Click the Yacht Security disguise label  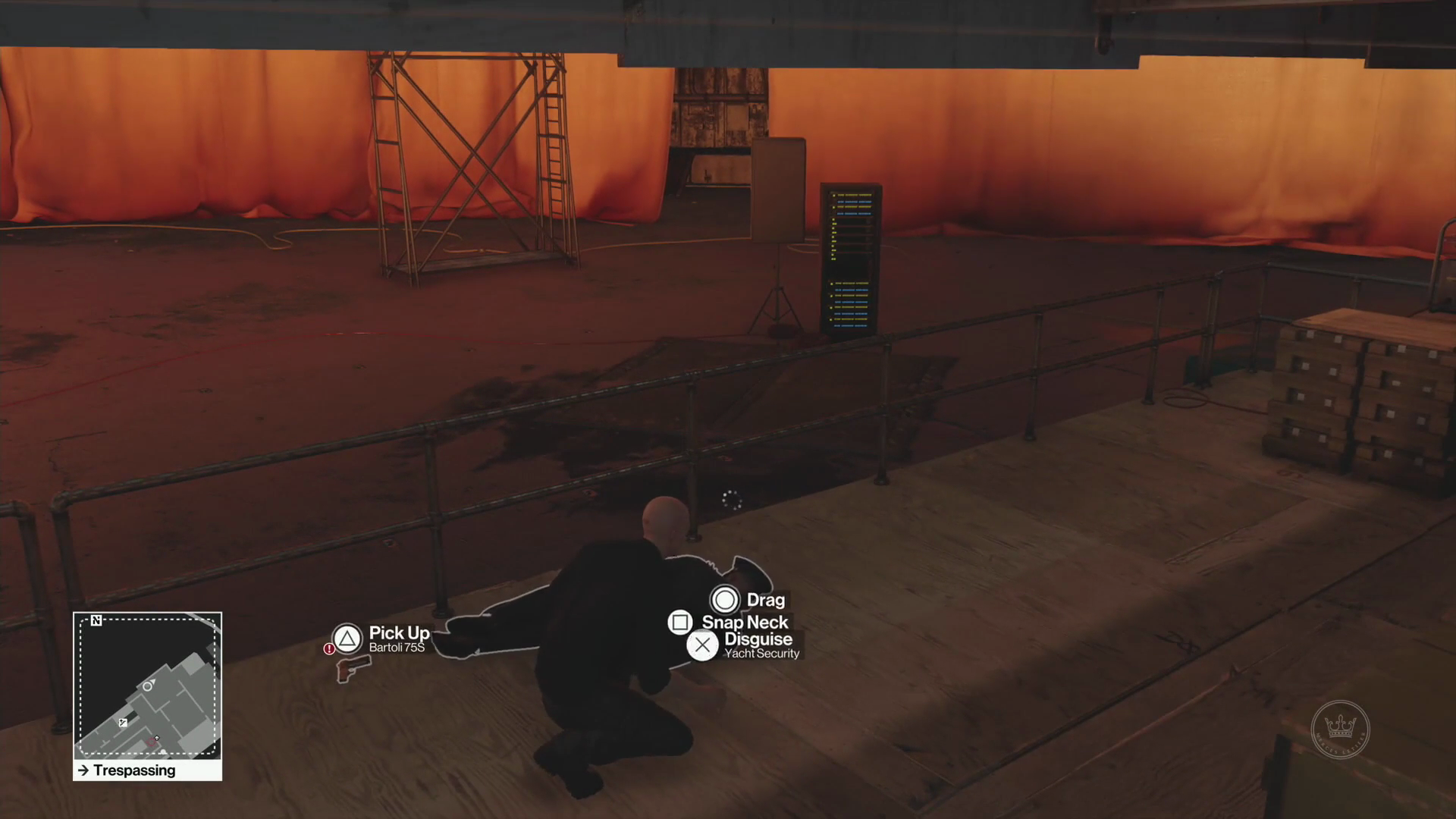pos(762,654)
